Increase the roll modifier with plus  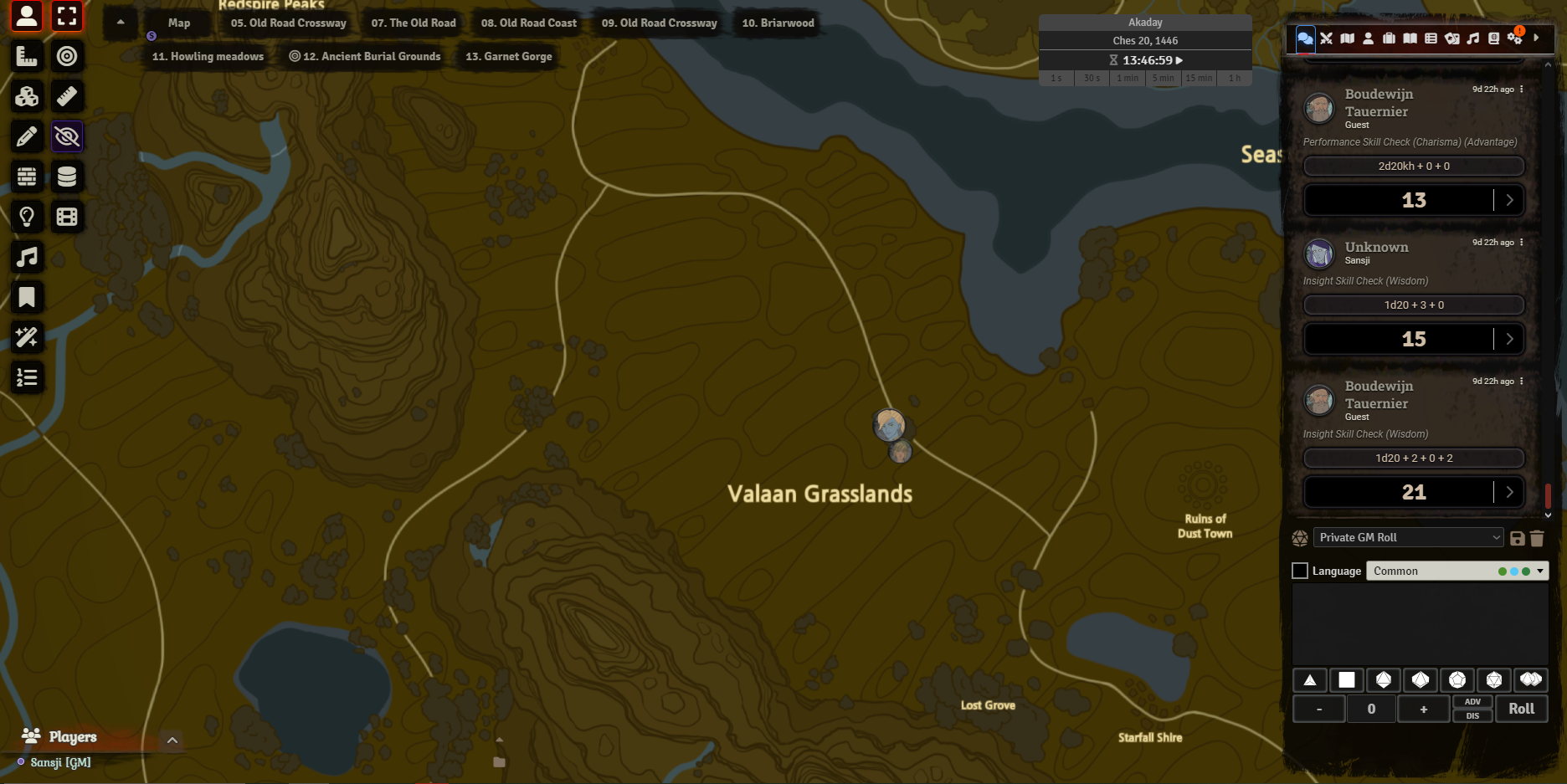click(1423, 709)
